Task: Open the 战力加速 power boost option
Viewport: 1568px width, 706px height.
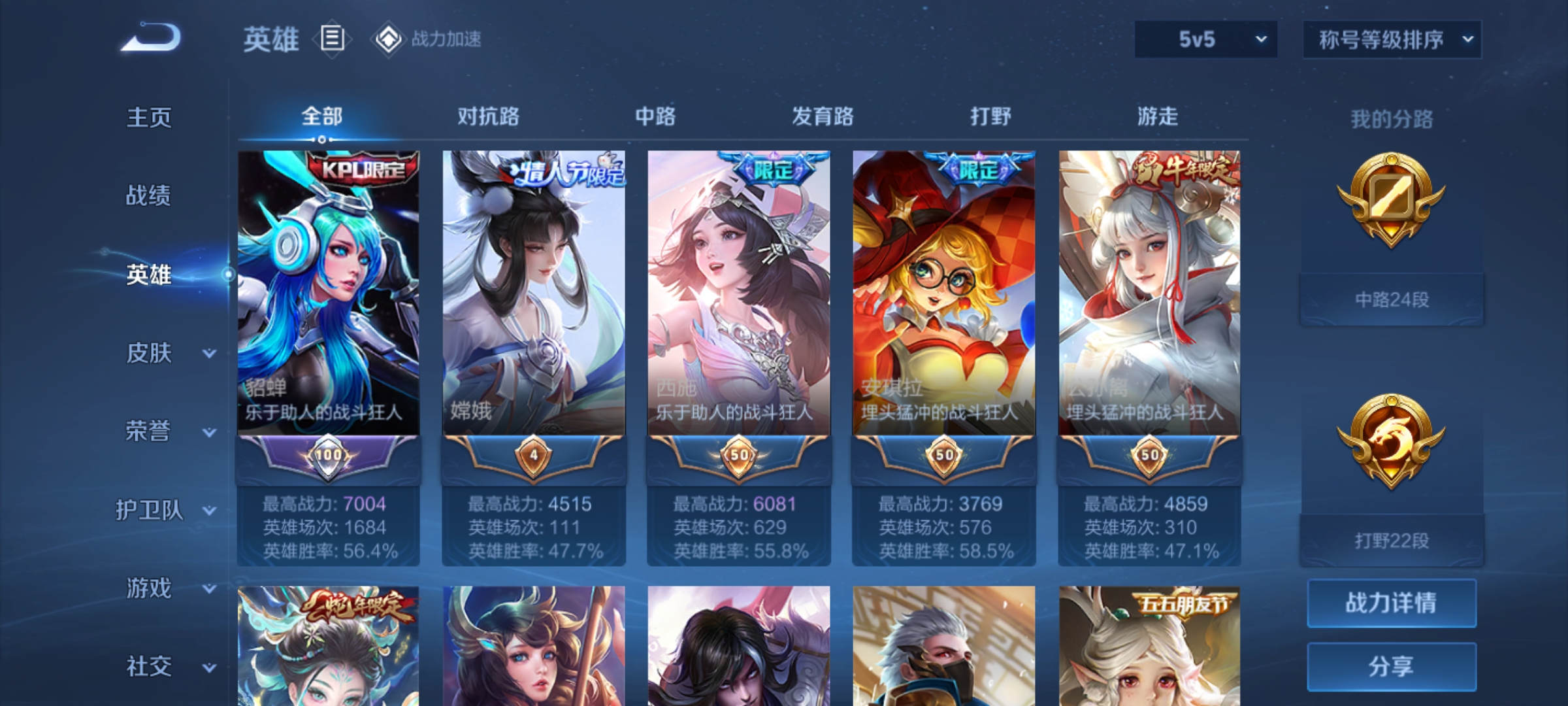Action: coord(428,39)
